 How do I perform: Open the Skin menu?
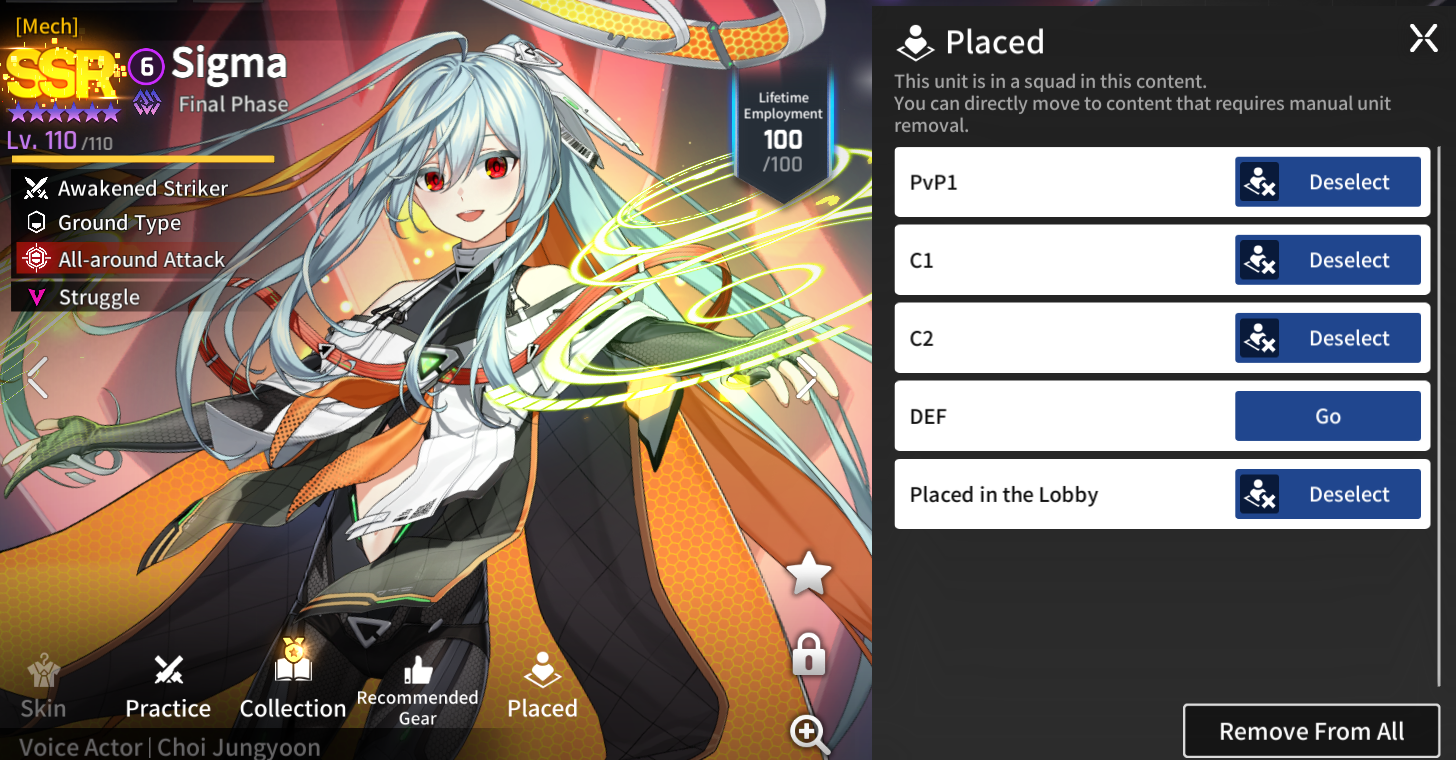pyautogui.click(x=43, y=688)
